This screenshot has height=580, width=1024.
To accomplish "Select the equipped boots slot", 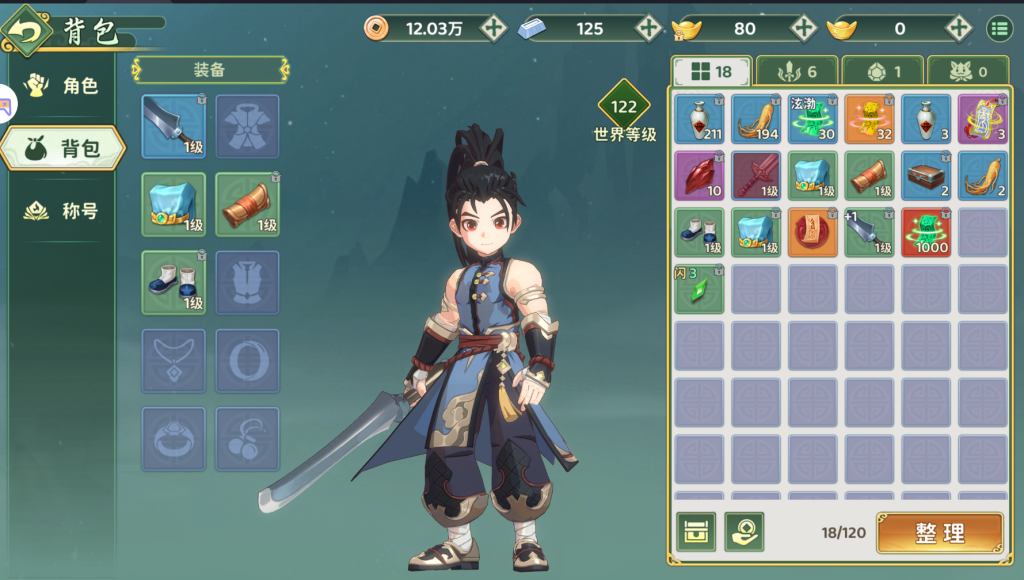I will coord(173,282).
